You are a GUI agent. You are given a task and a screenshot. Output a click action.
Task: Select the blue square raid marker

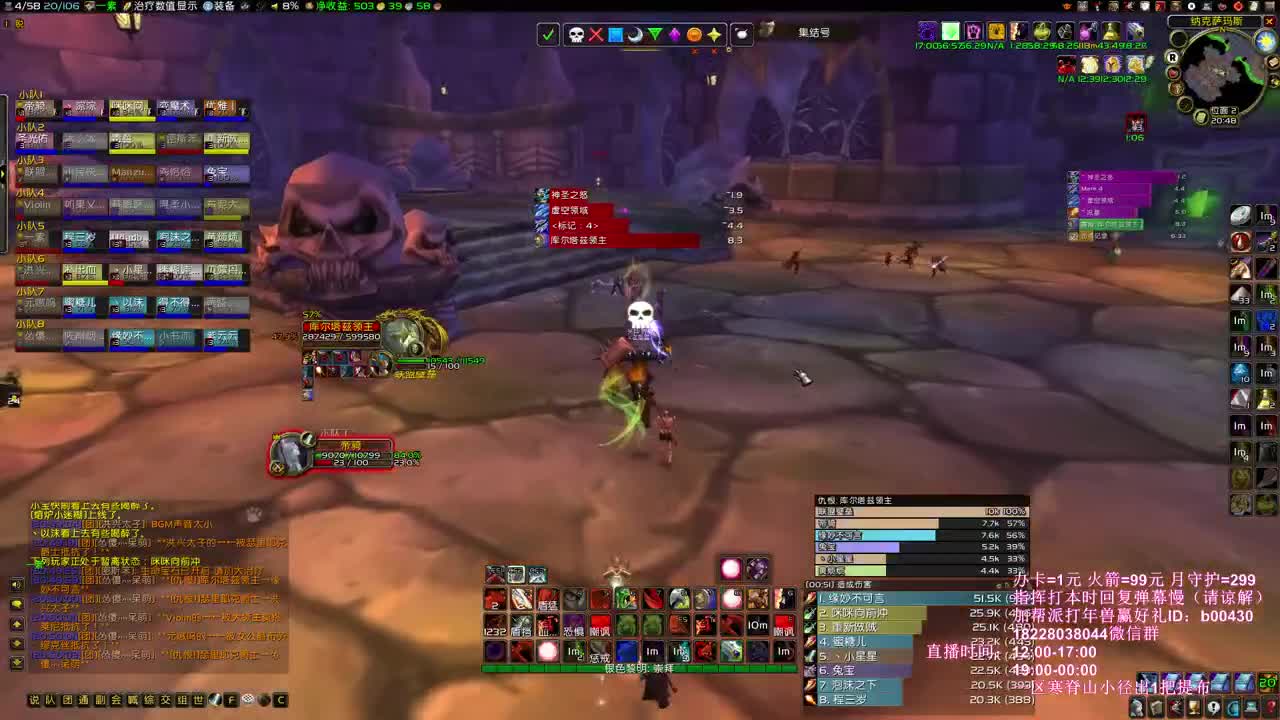(616, 34)
